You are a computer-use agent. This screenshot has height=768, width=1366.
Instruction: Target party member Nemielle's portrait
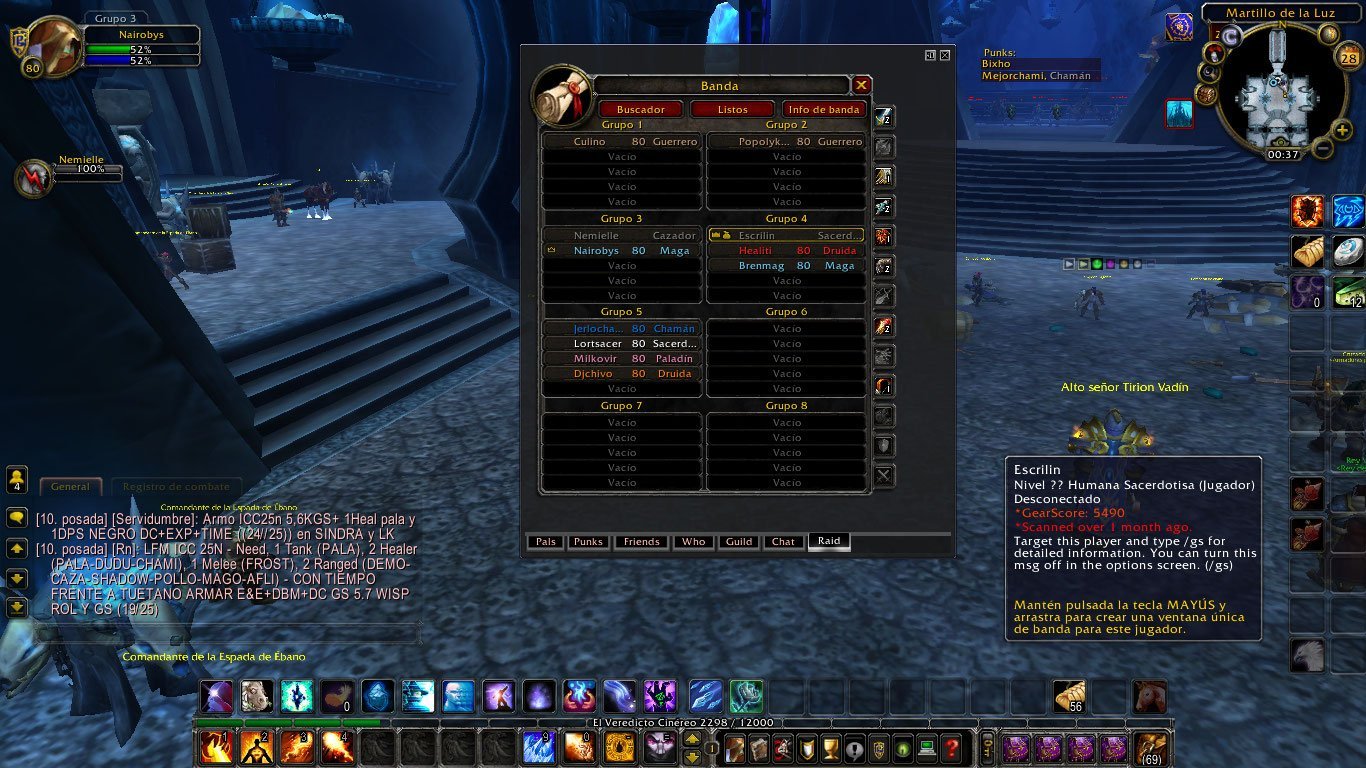[x=35, y=178]
